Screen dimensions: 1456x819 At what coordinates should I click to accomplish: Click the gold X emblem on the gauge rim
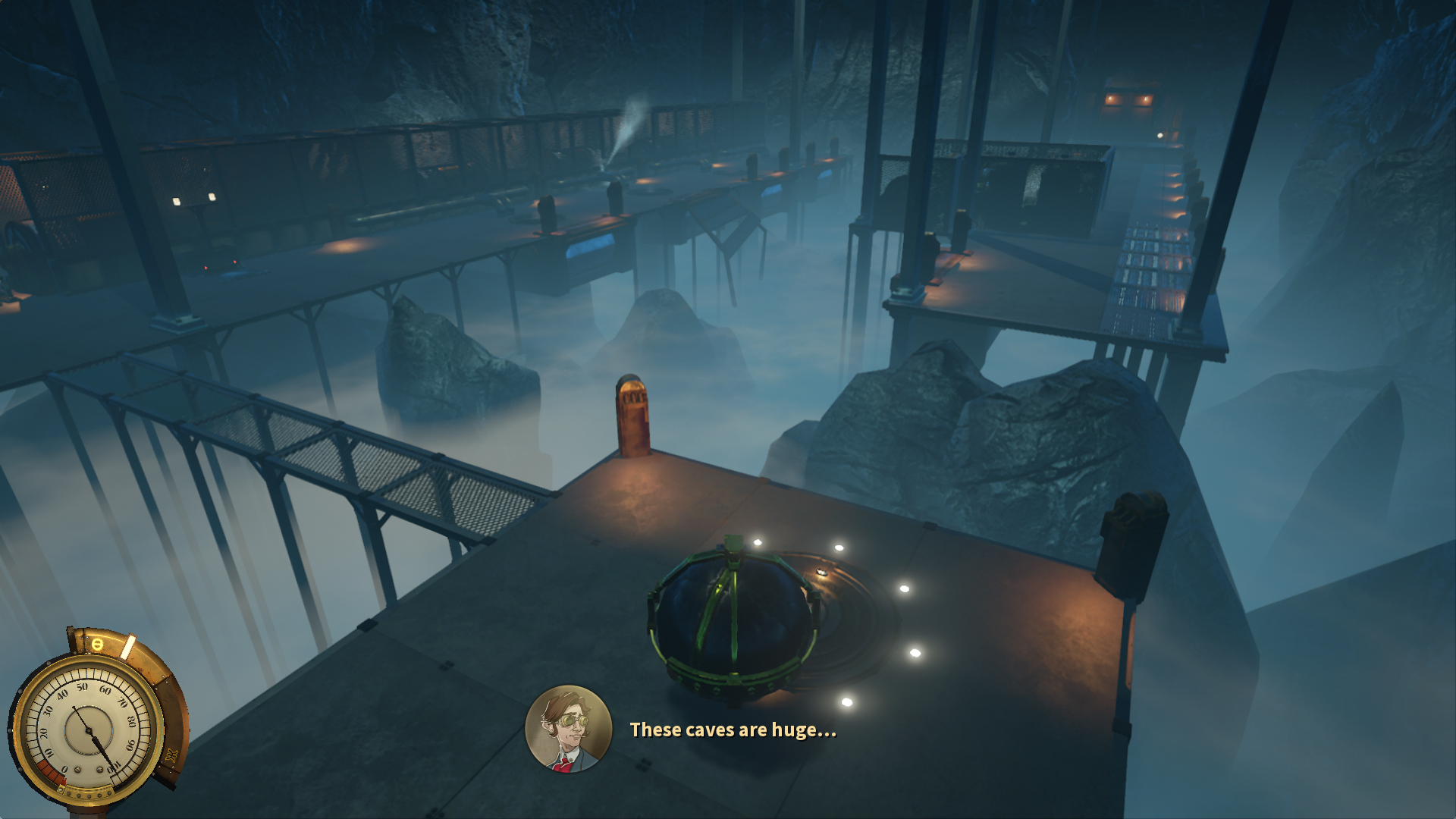pyautogui.click(x=171, y=755)
